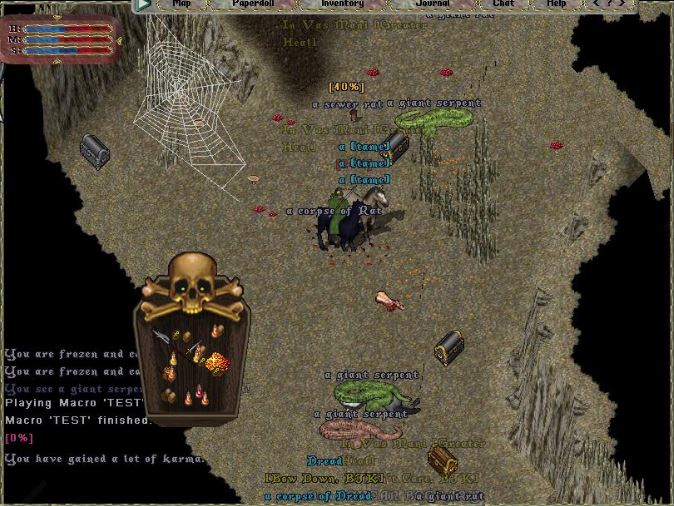Open the Map from the top menu
The image size is (674, 506).
tap(181, 4)
